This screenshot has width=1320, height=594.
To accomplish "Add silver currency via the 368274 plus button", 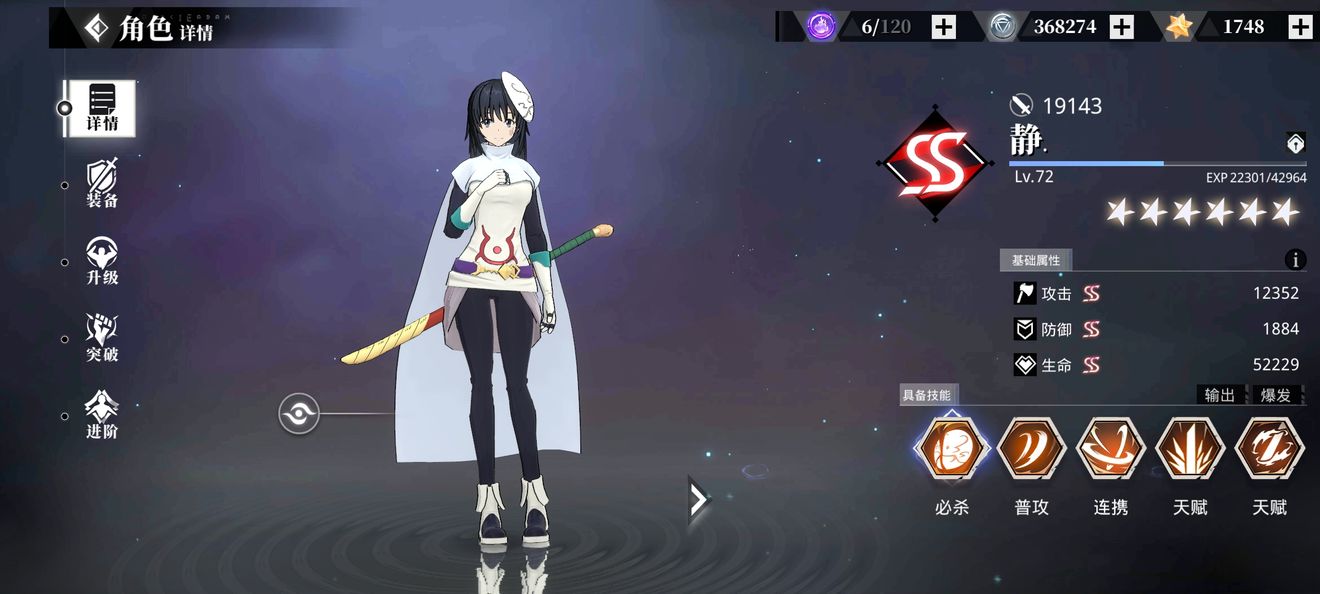I will coord(1122,27).
